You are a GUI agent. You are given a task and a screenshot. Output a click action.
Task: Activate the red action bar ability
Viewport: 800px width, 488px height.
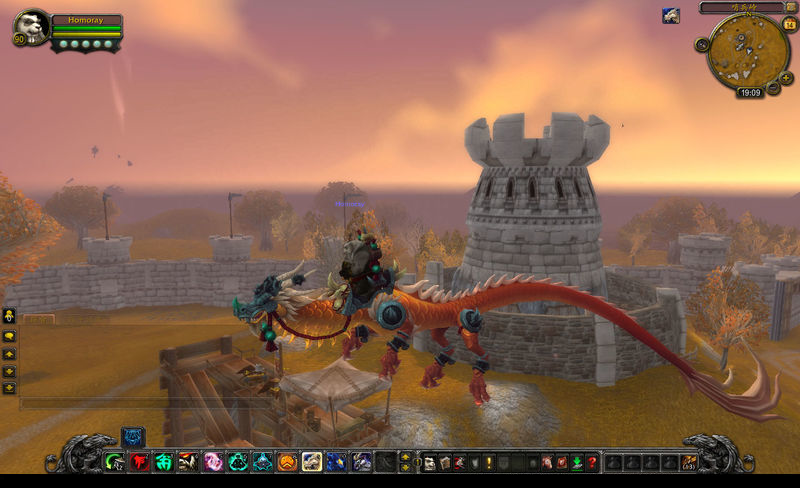(x=139, y=462)
